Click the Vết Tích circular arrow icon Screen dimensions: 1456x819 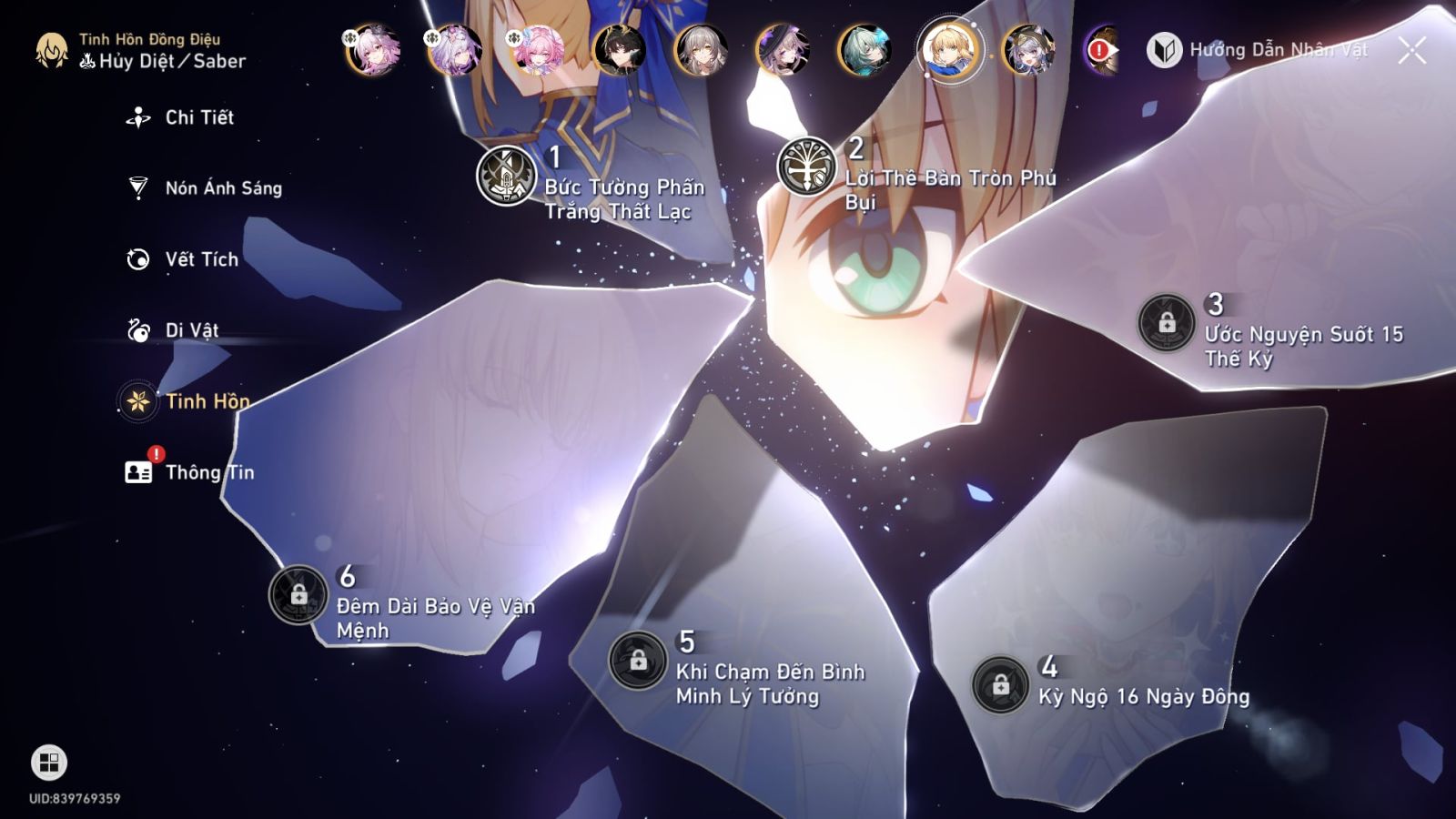click(x=136, y=259)
